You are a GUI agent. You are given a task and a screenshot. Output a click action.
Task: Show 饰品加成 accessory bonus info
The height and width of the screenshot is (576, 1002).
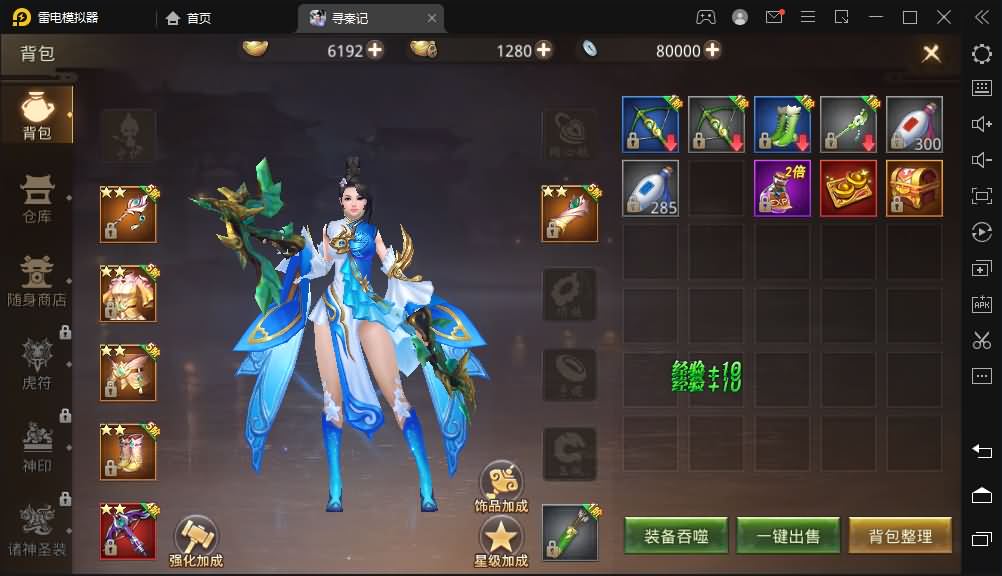tap(500, 487)
